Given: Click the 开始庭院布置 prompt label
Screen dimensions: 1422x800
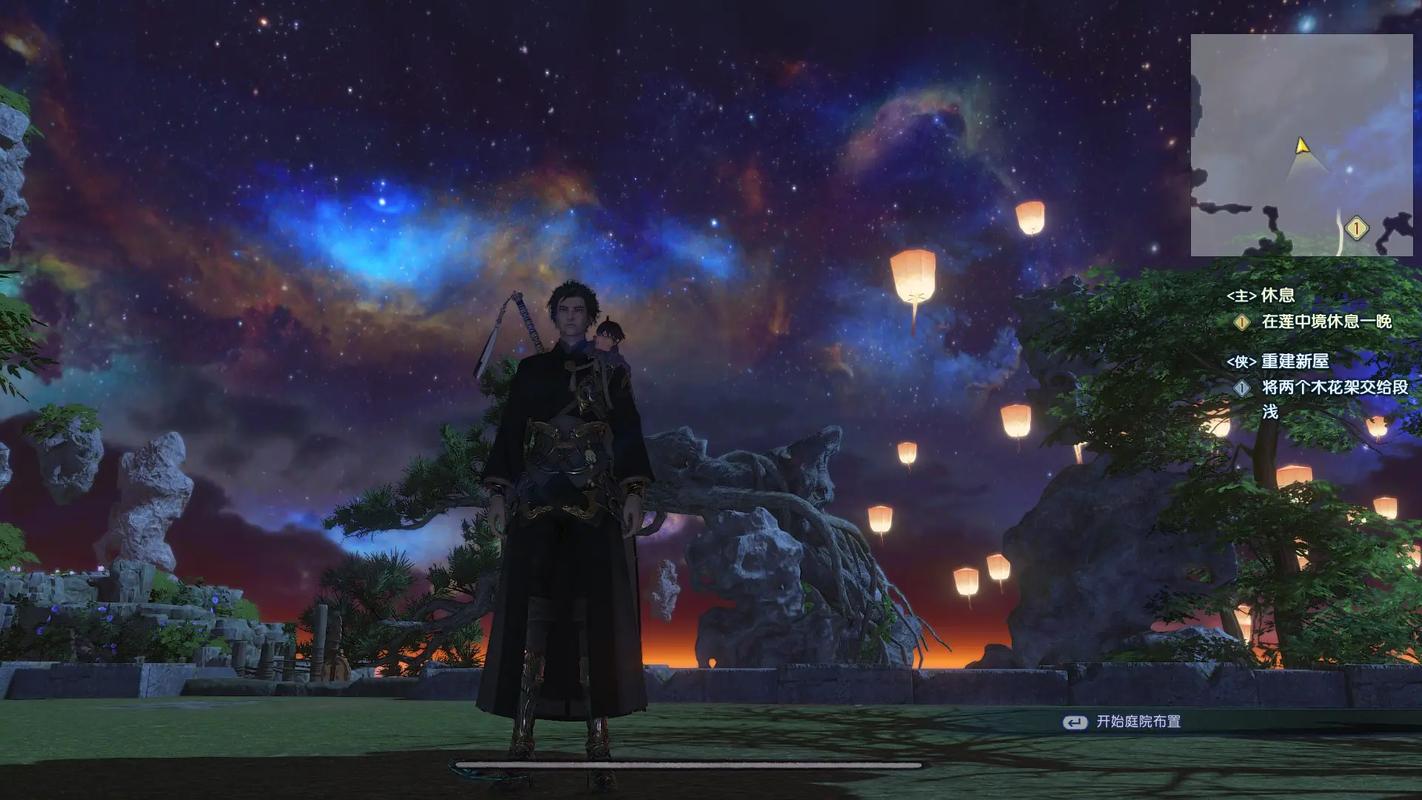Looking at the screenshot, I should (1138, 721).
